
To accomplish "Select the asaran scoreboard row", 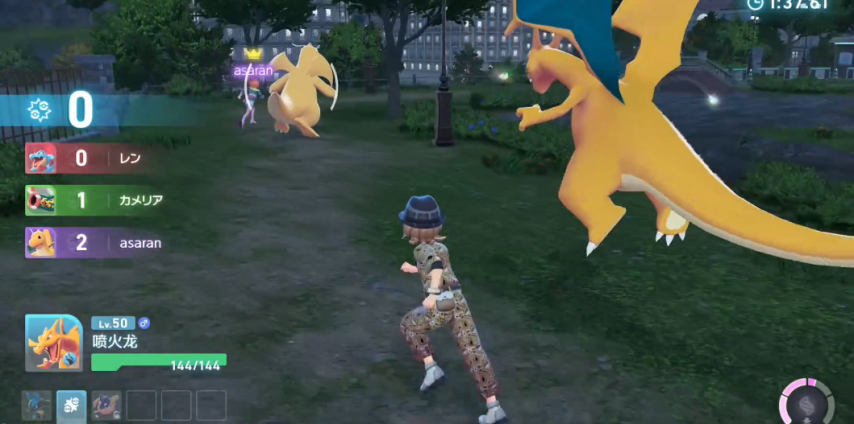I will 95,242.
